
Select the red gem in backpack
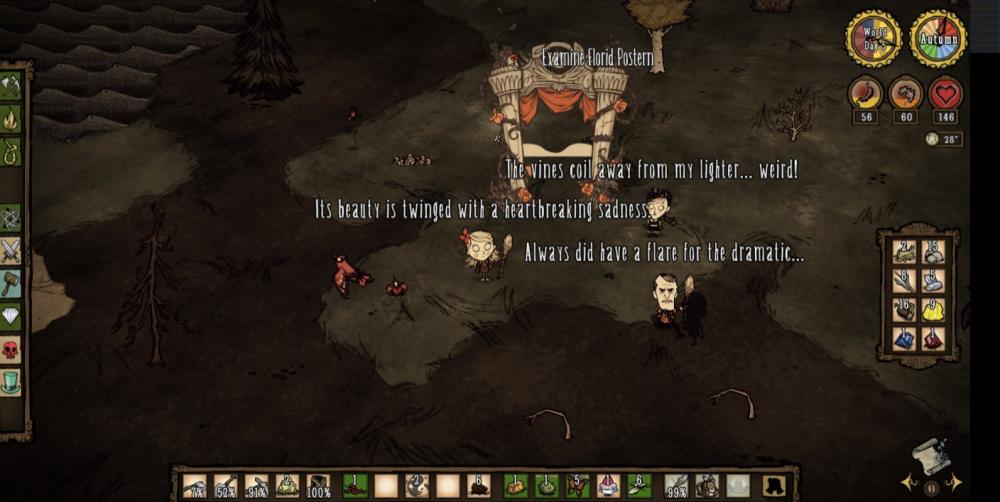932,340
